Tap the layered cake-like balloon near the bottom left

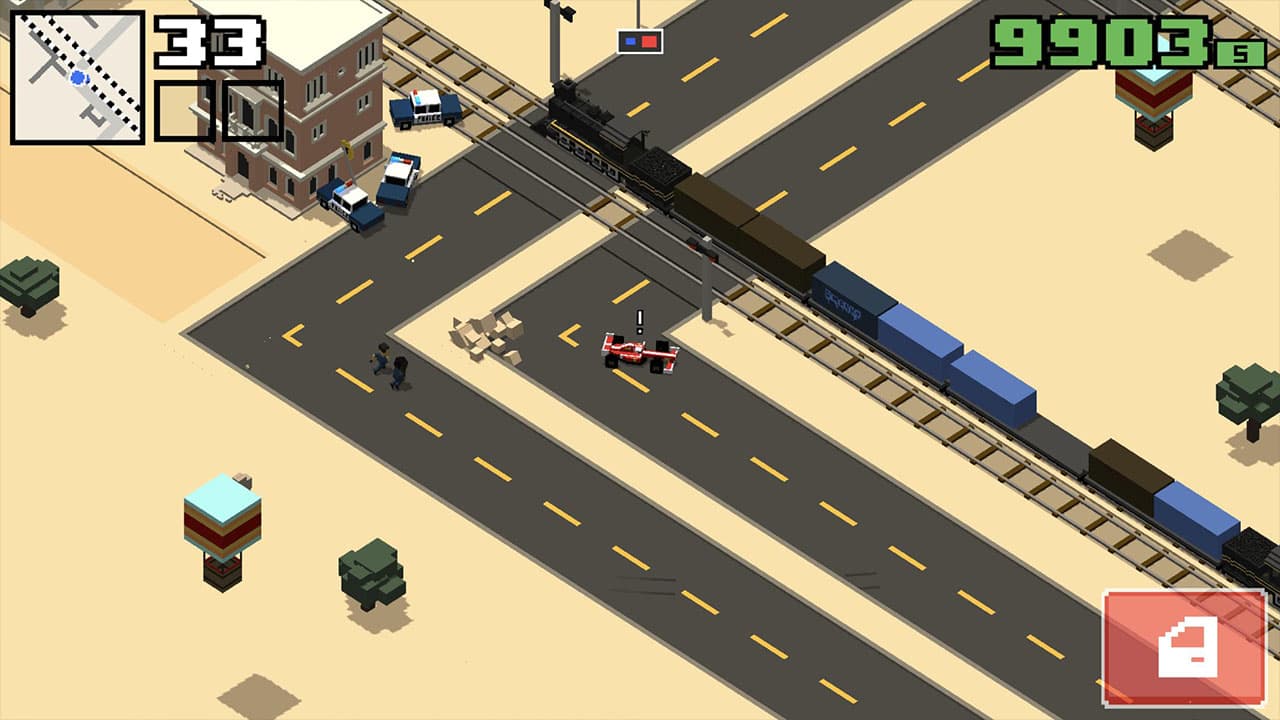(x=222, y=525)
